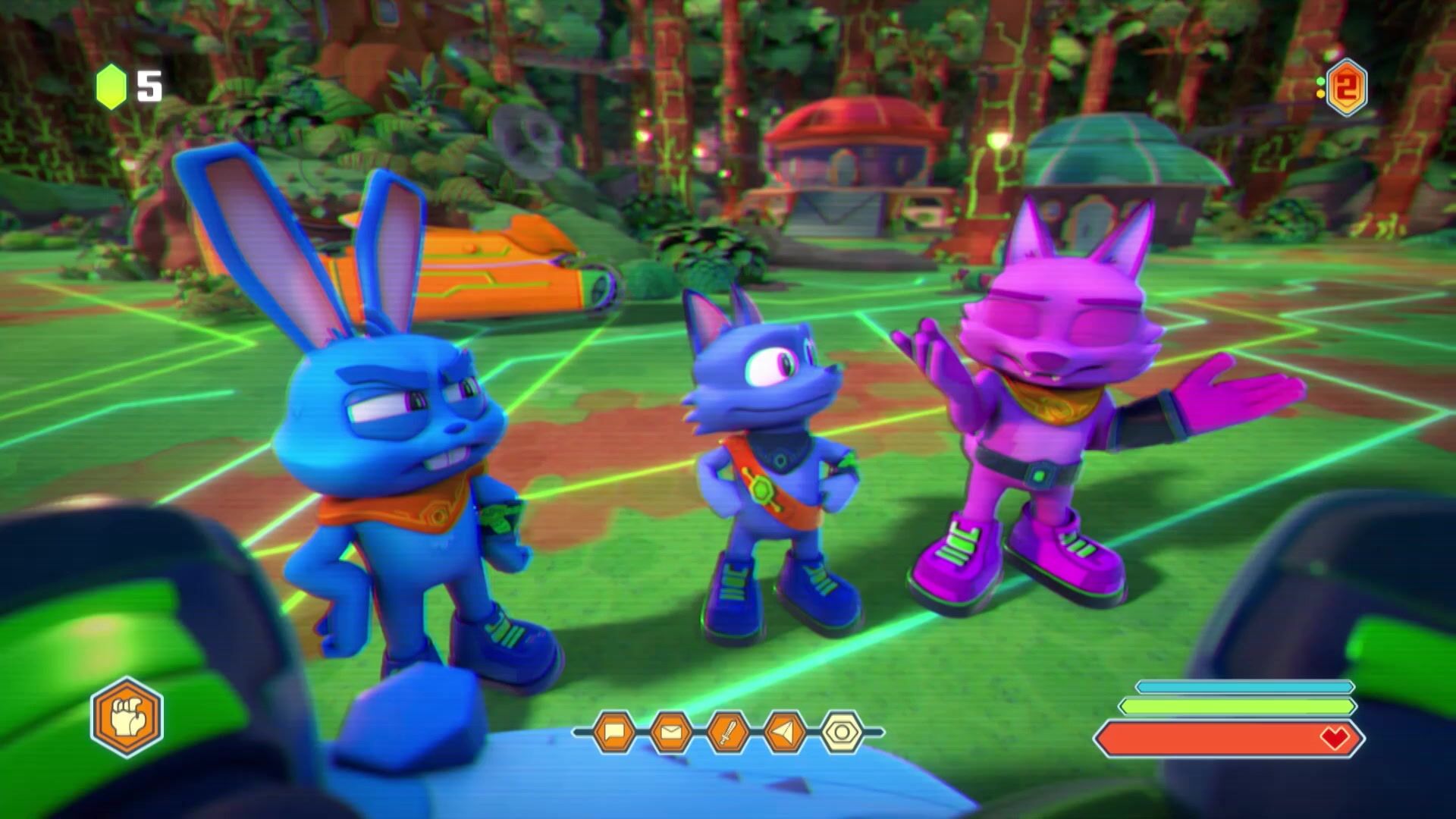Activate the fist punch ability

pyautogui.click(x=127, y=717)
